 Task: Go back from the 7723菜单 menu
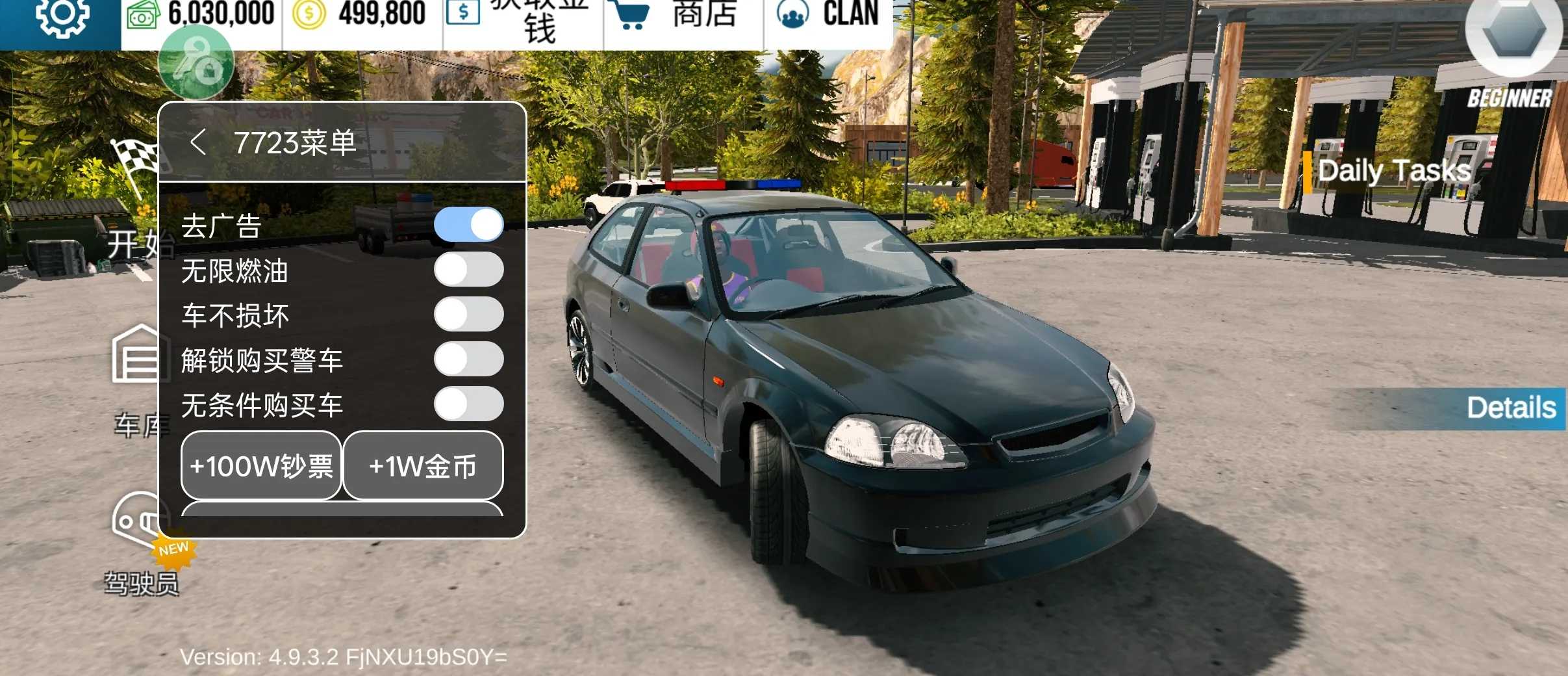coord(198,142)
